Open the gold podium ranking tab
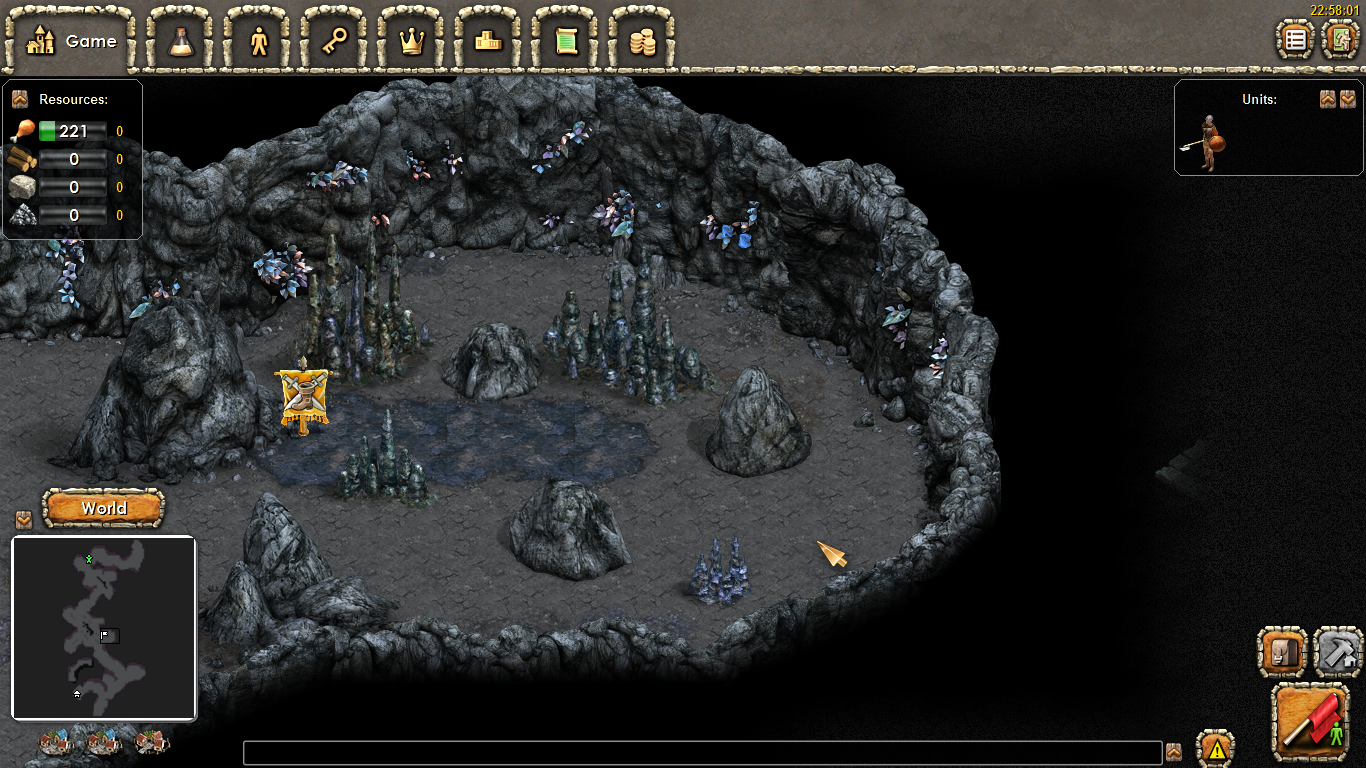 [489, 41]
